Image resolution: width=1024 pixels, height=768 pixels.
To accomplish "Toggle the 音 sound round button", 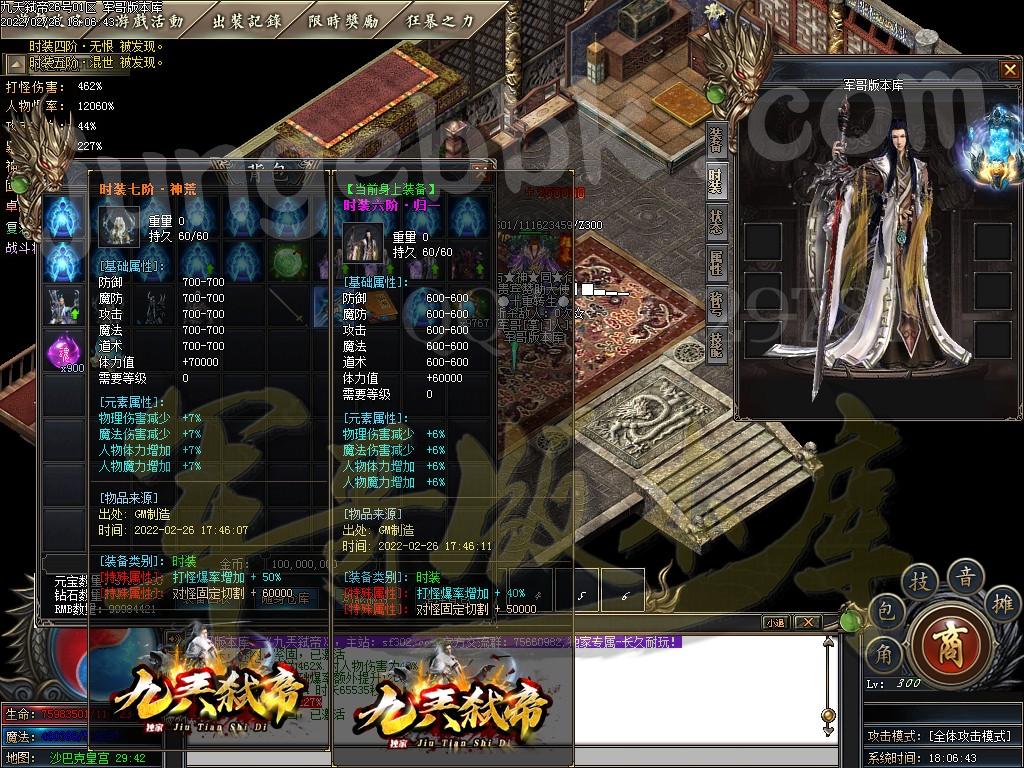I will pos(967,574).
